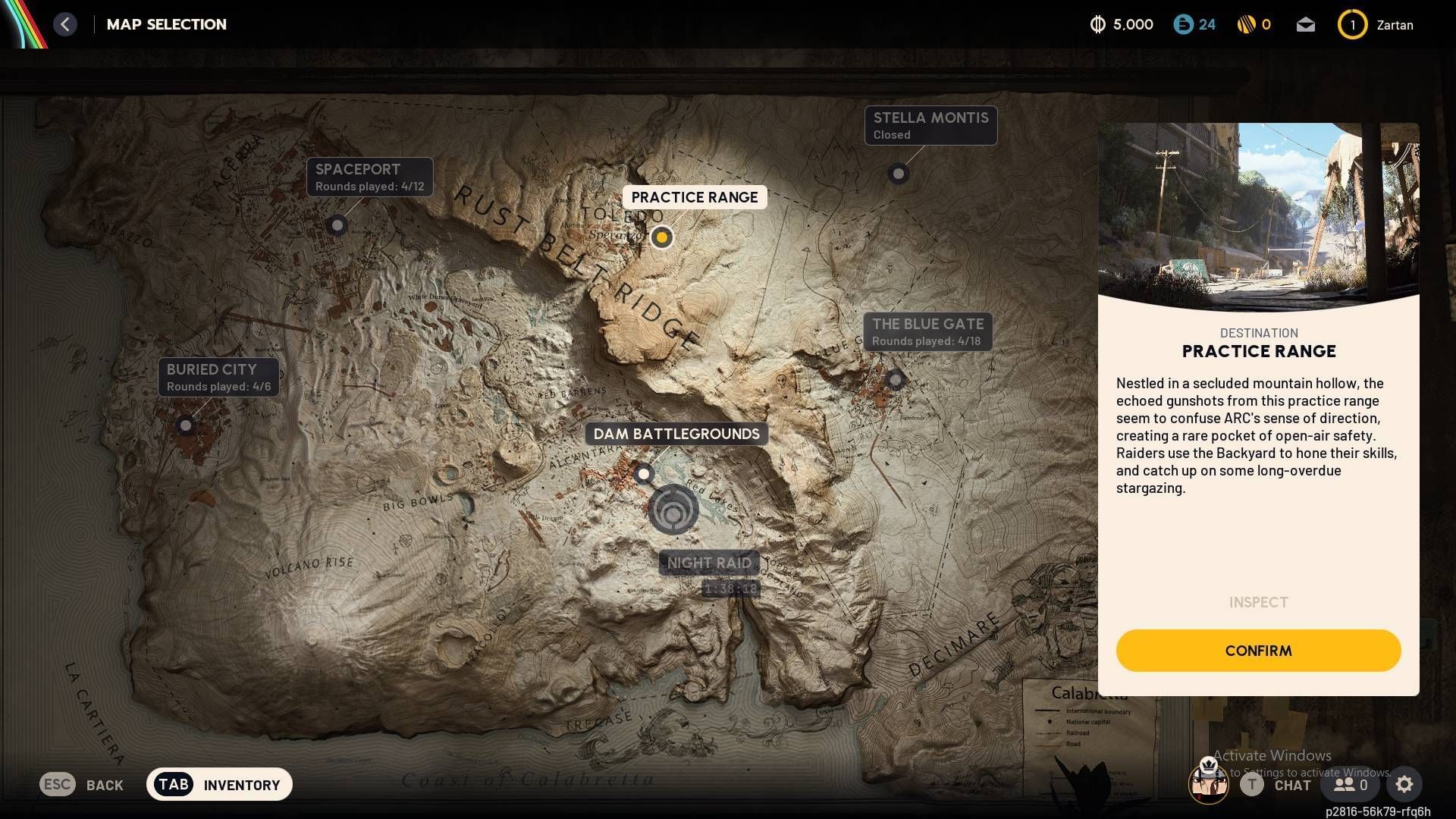
Task: Click the blue token icon showing 24
Action: 1184,24
